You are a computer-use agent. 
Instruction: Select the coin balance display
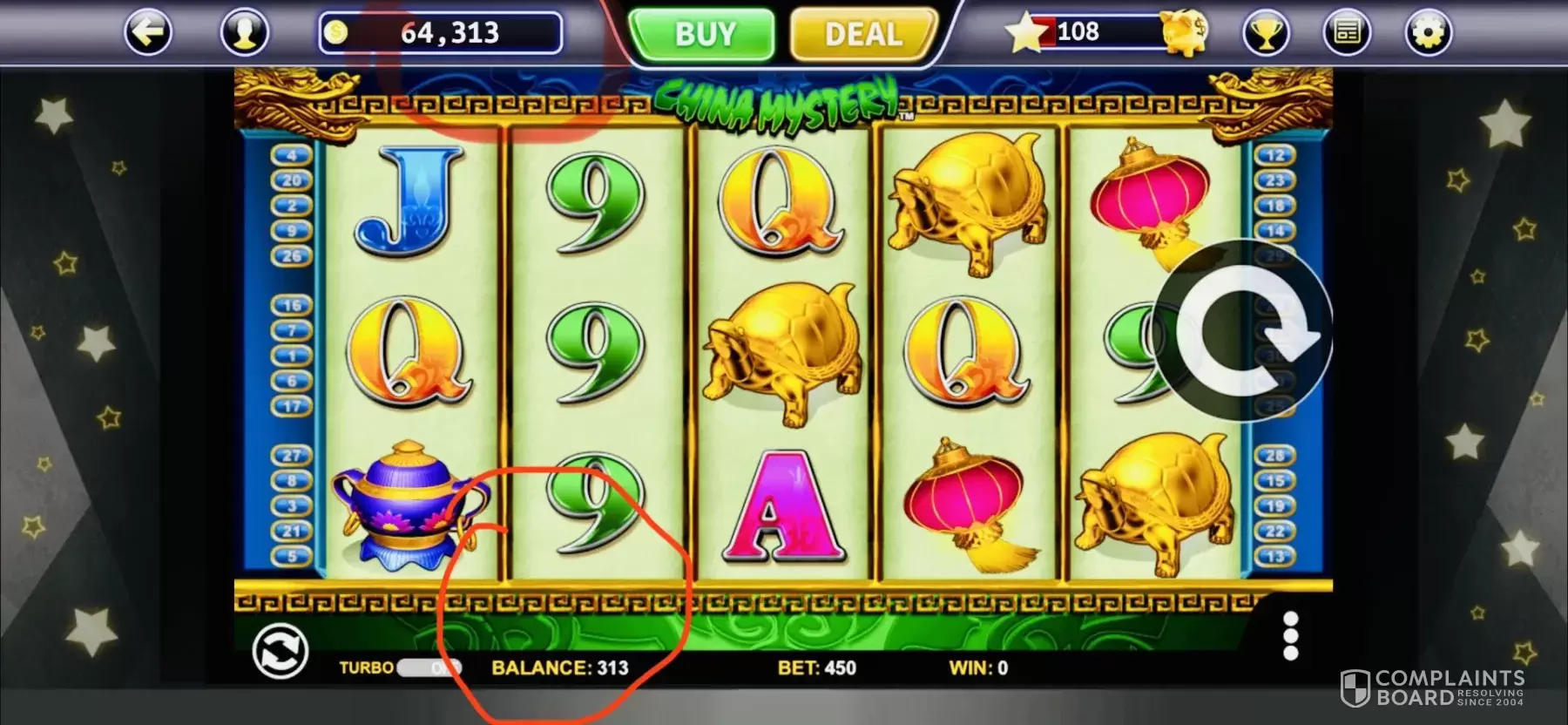pos(441,33)
